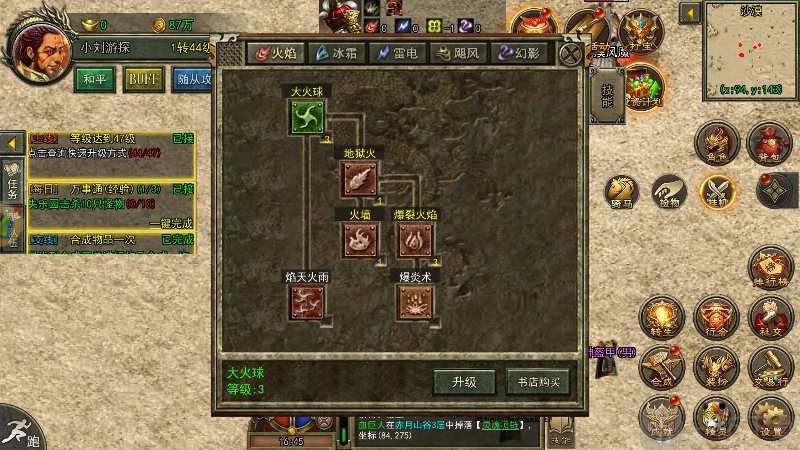Select the 飓风 hurricane skill tab
Viewport: 800px width, 450px height.
457,53
